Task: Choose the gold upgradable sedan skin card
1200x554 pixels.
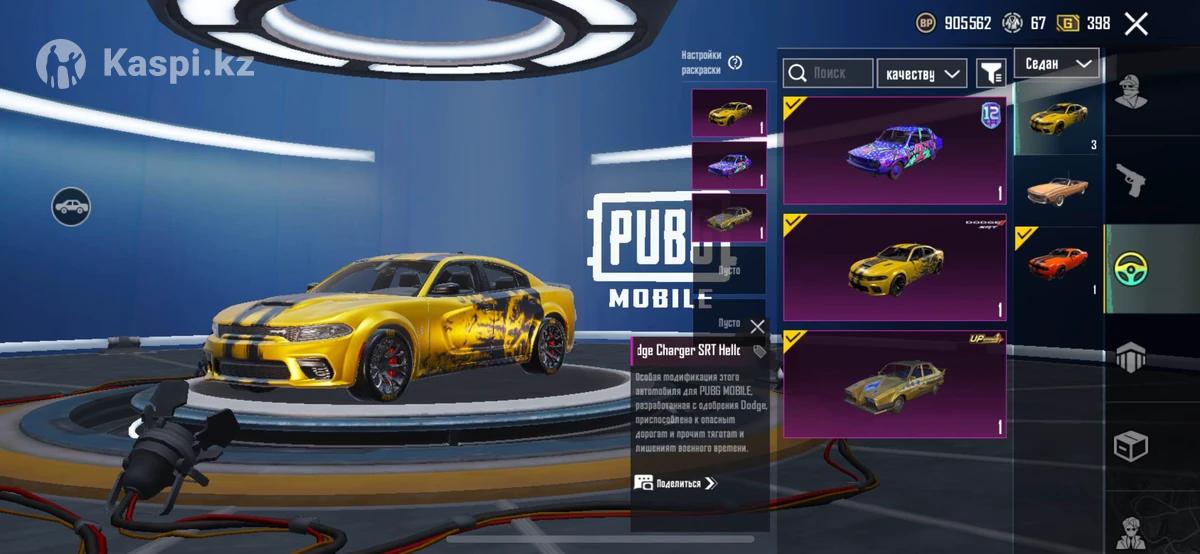Action: tap(894, 384)
